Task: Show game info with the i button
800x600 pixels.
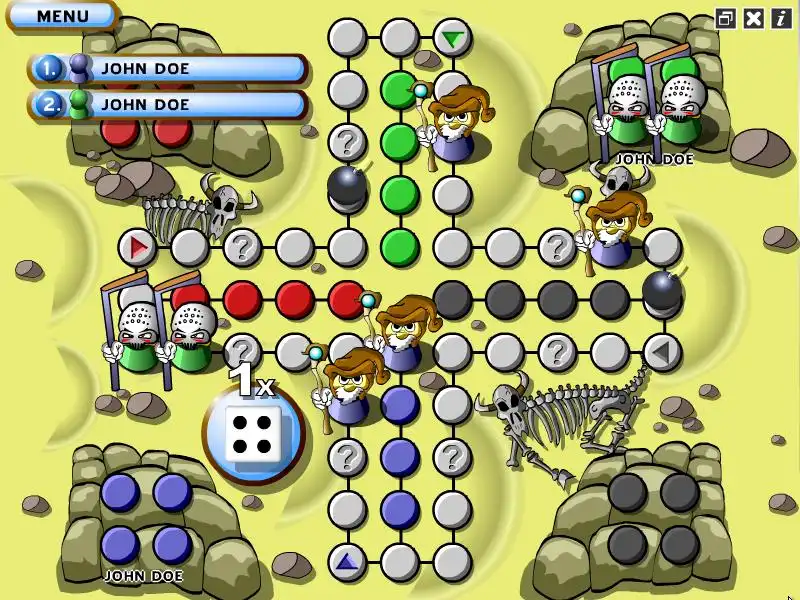Action: point(780,18)
